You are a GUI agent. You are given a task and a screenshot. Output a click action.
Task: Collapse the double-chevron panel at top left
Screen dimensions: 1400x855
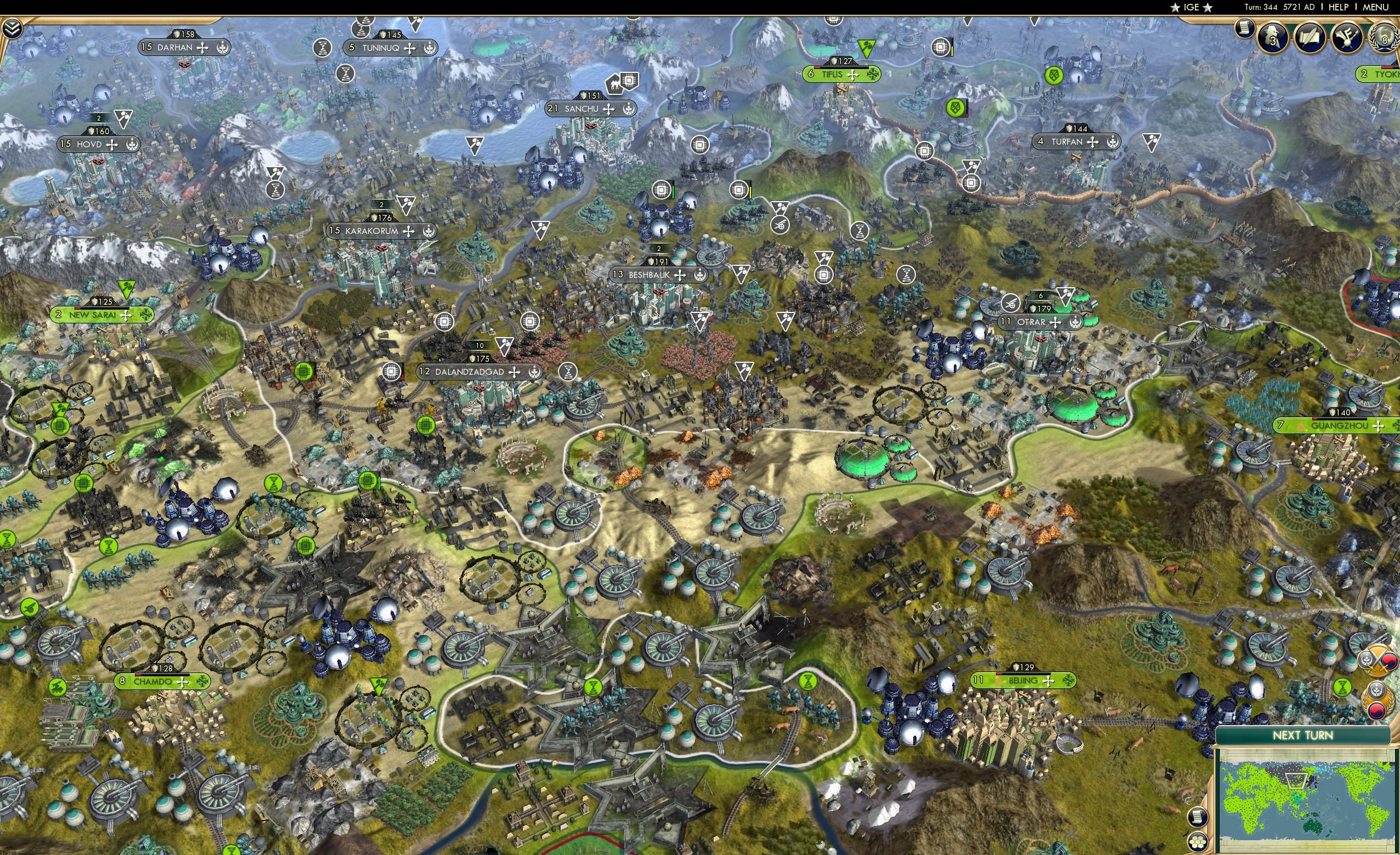tap(12, 27)
